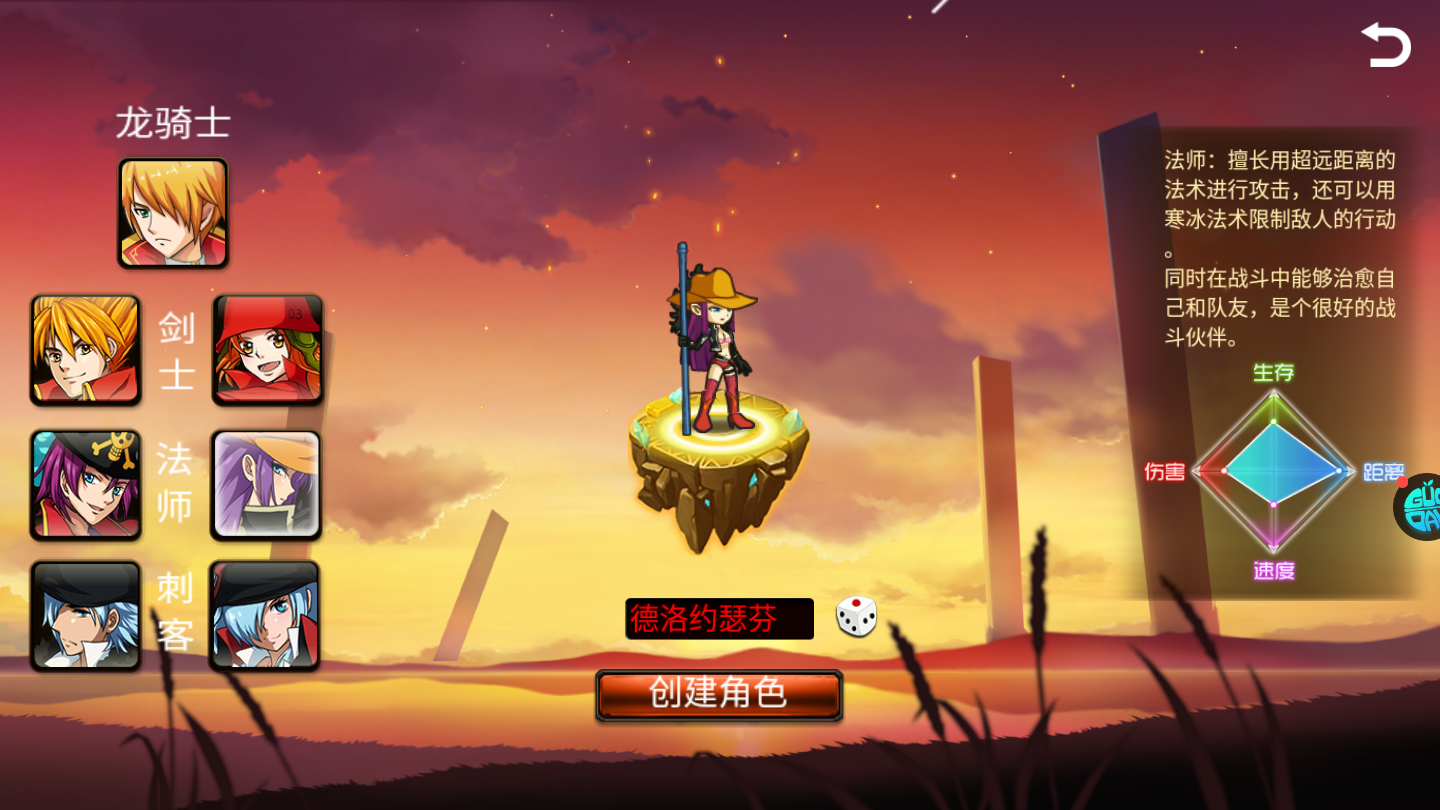The image size is (1440, 810).
Task: Select the 龙骑士 (Dragon Knight) class label
Action: pos(172,122)
